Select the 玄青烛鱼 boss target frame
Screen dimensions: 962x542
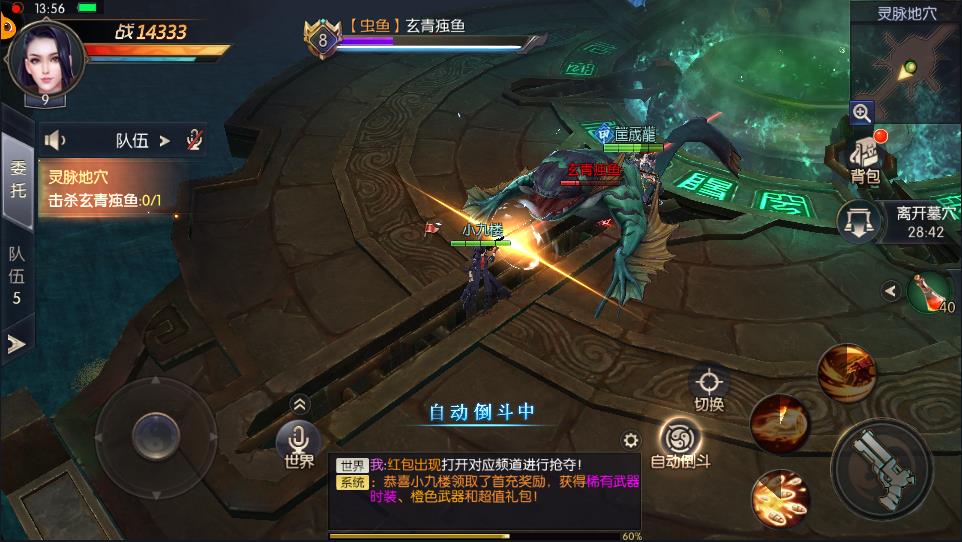click(430, 35)
